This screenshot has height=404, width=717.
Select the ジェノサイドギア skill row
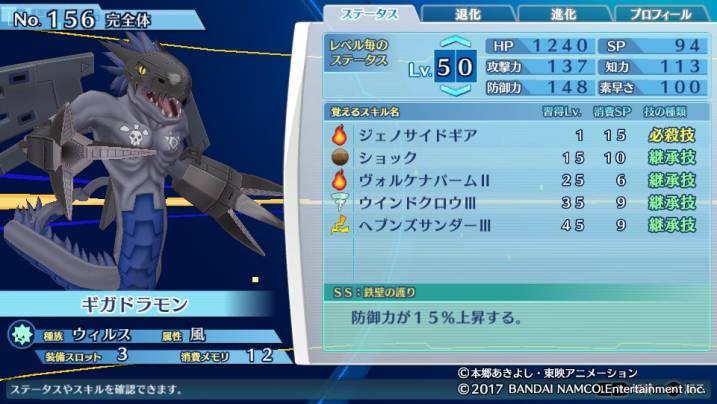(512, 135)
